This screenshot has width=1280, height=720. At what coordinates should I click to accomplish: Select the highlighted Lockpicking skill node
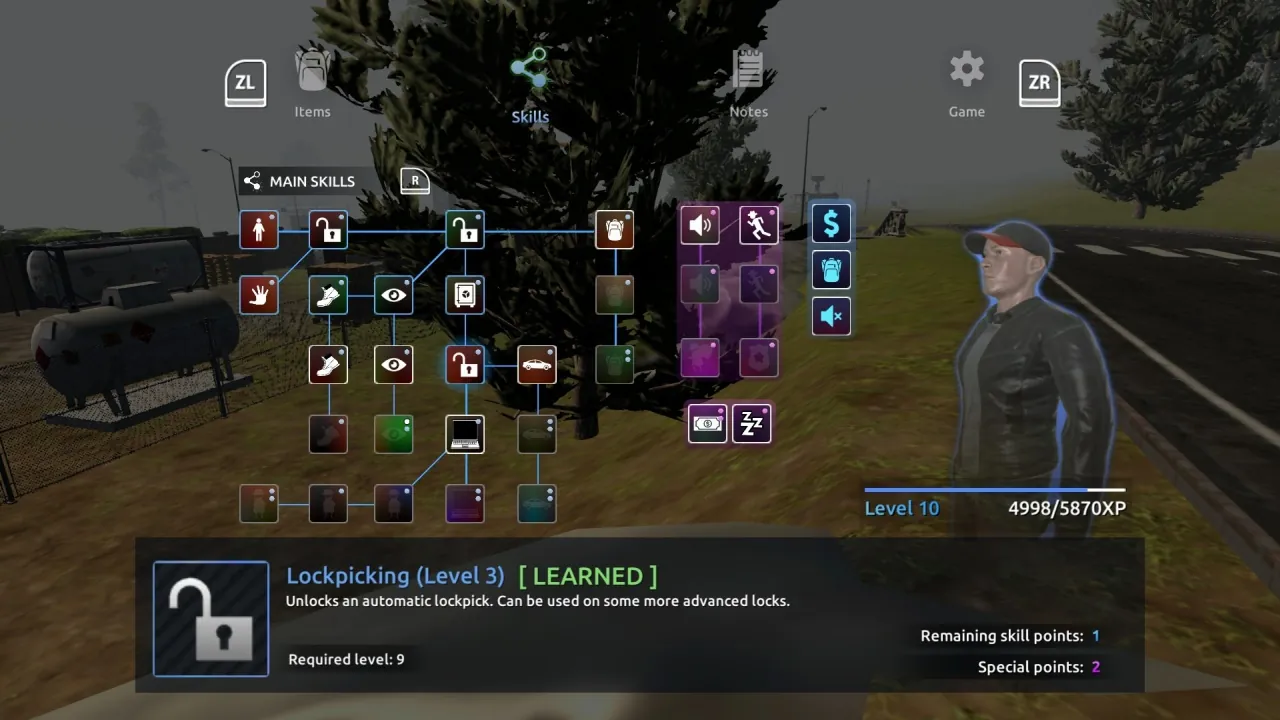point(465,364)
